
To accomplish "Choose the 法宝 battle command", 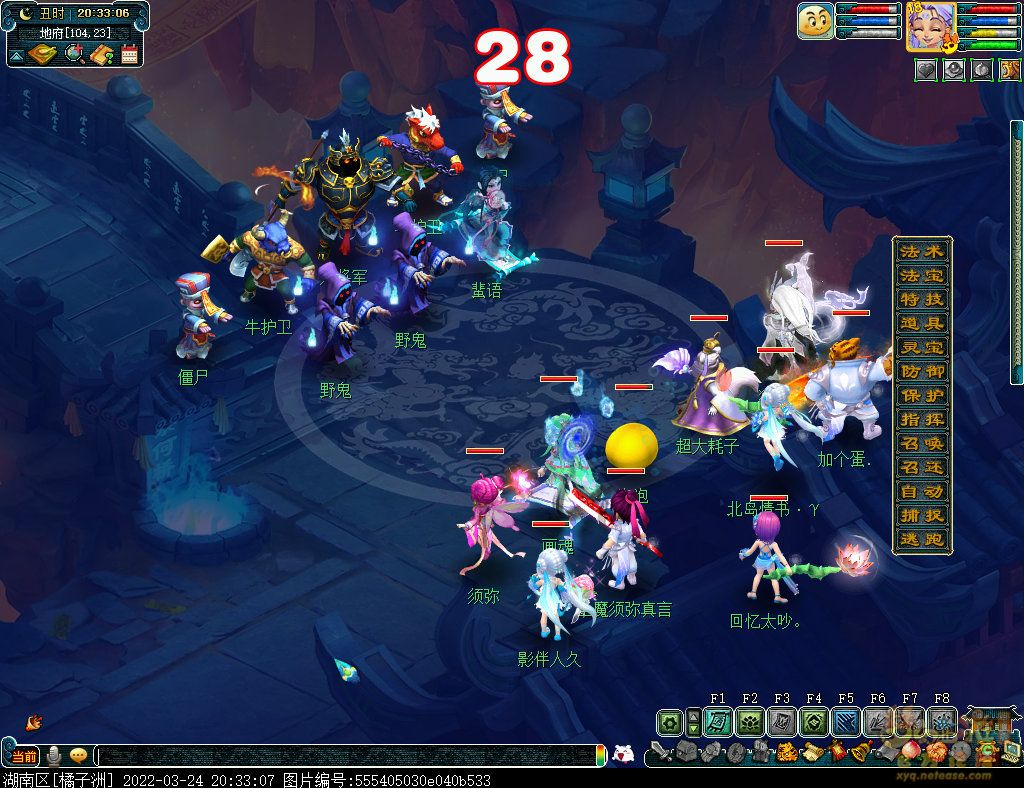I will 921,274.
